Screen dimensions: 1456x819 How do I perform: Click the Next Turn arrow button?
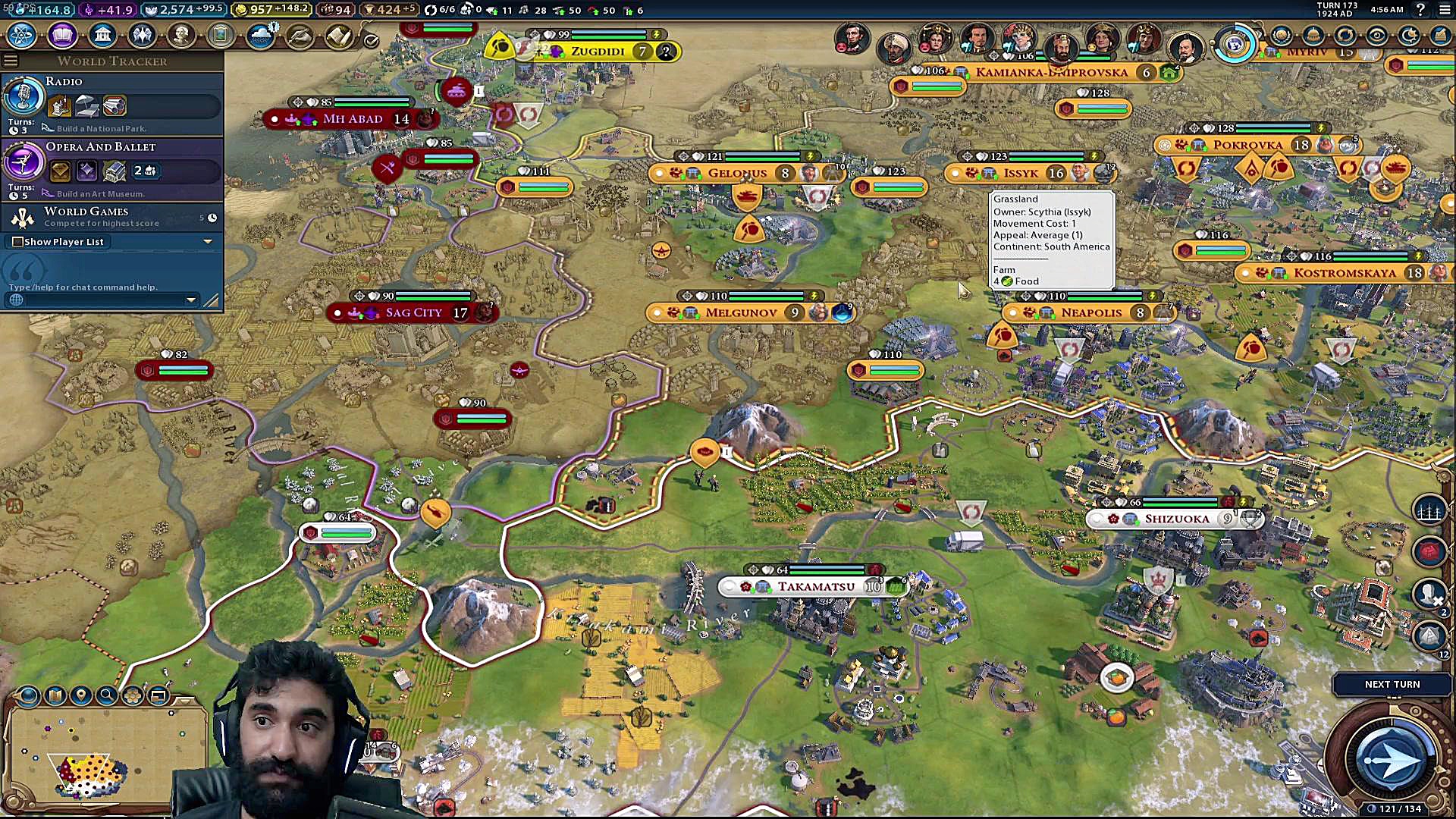coord(1392,759)
